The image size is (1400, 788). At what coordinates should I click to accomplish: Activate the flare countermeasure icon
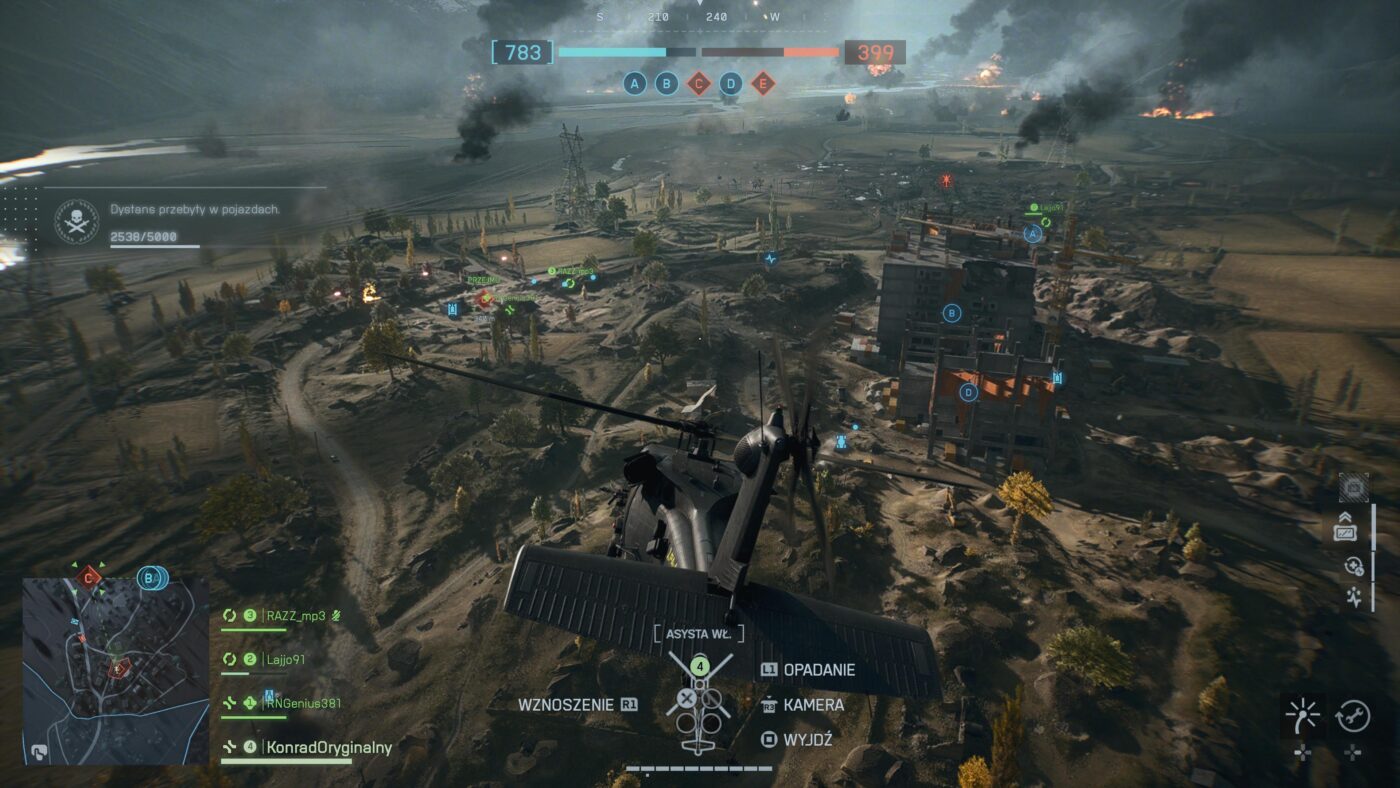coord(1302,715)
